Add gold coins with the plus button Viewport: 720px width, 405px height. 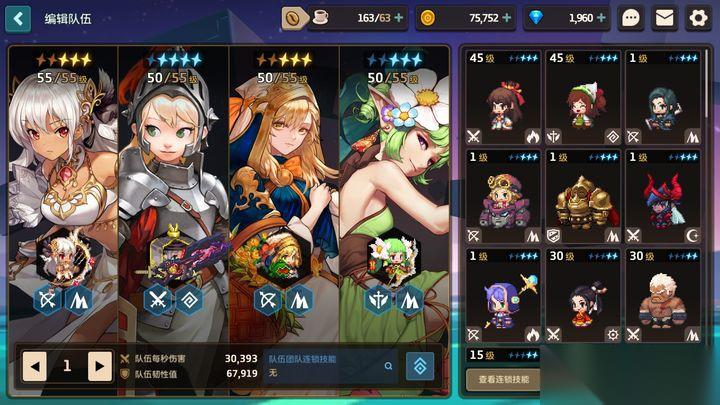point(507,17)
